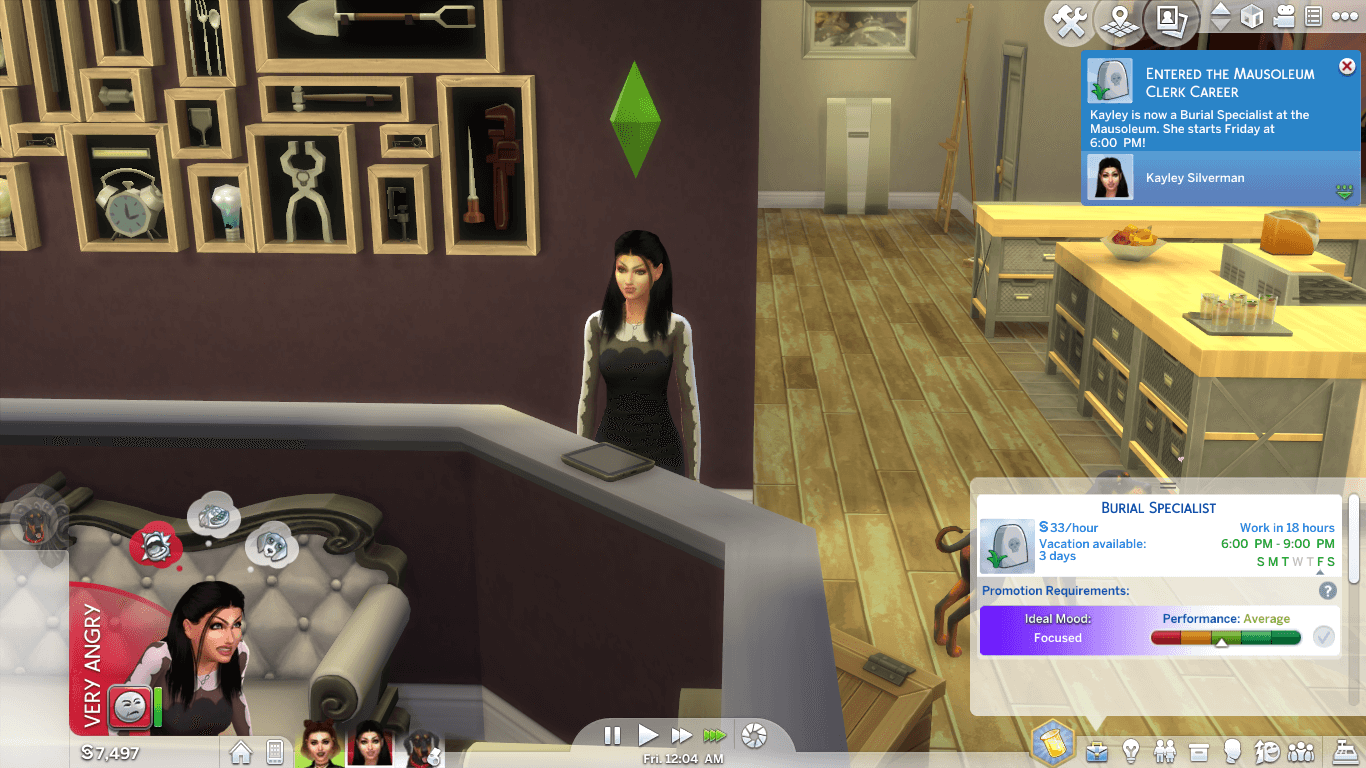This screenshot has height=768, width=1366.
Task: Open the Aspirations panel with the lightbulb icon
Action: 1131,750
